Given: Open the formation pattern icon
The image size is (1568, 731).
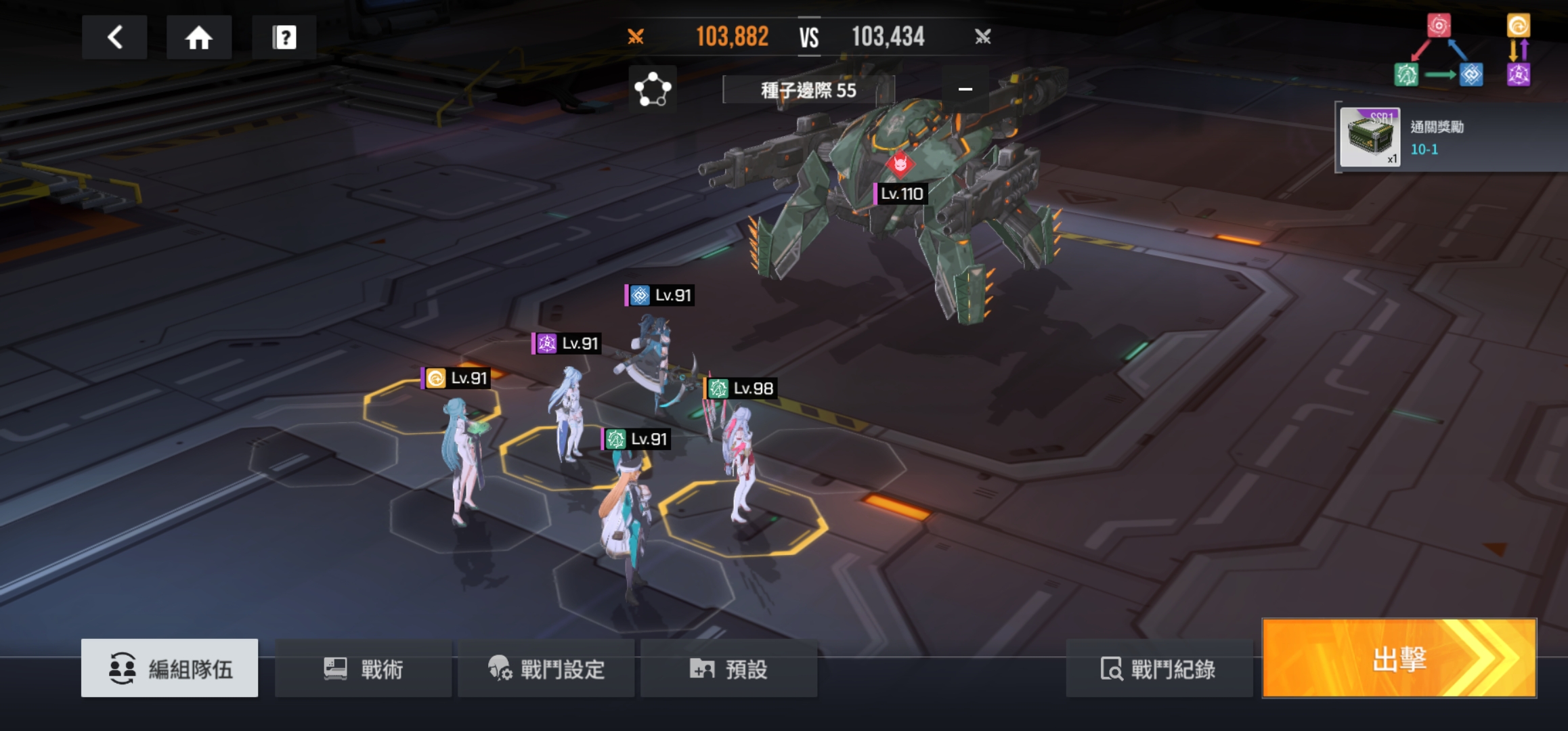Looking at the screenshot, I should click(x=653, y=89).
